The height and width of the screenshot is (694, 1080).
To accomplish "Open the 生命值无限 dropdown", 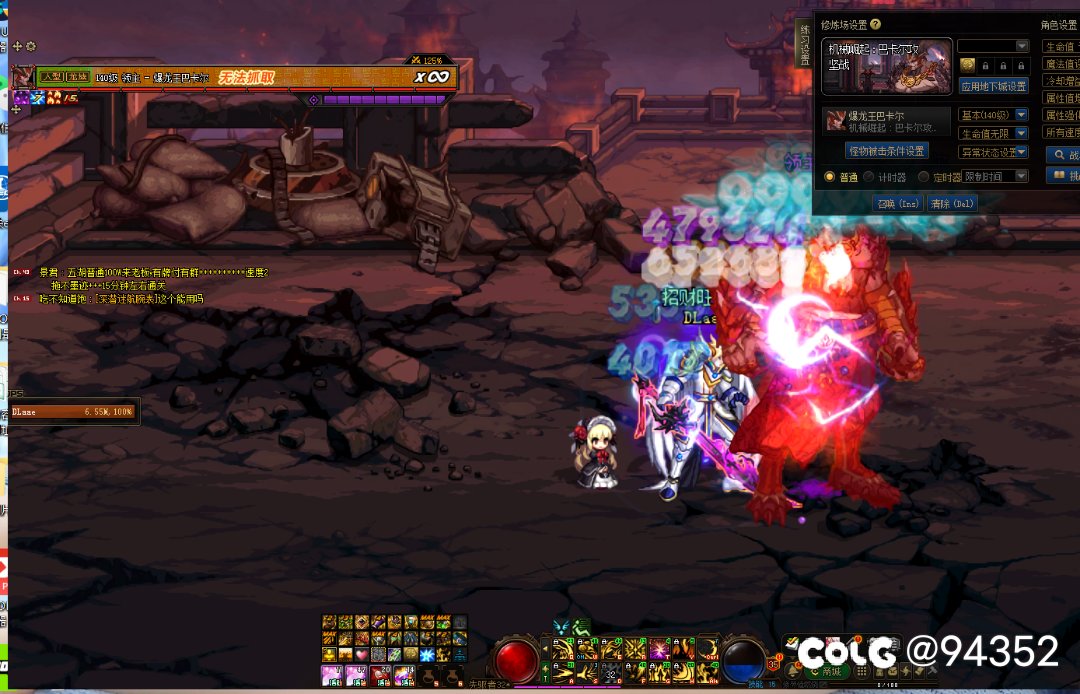I will pyautogui.click(x=993, y=133).
